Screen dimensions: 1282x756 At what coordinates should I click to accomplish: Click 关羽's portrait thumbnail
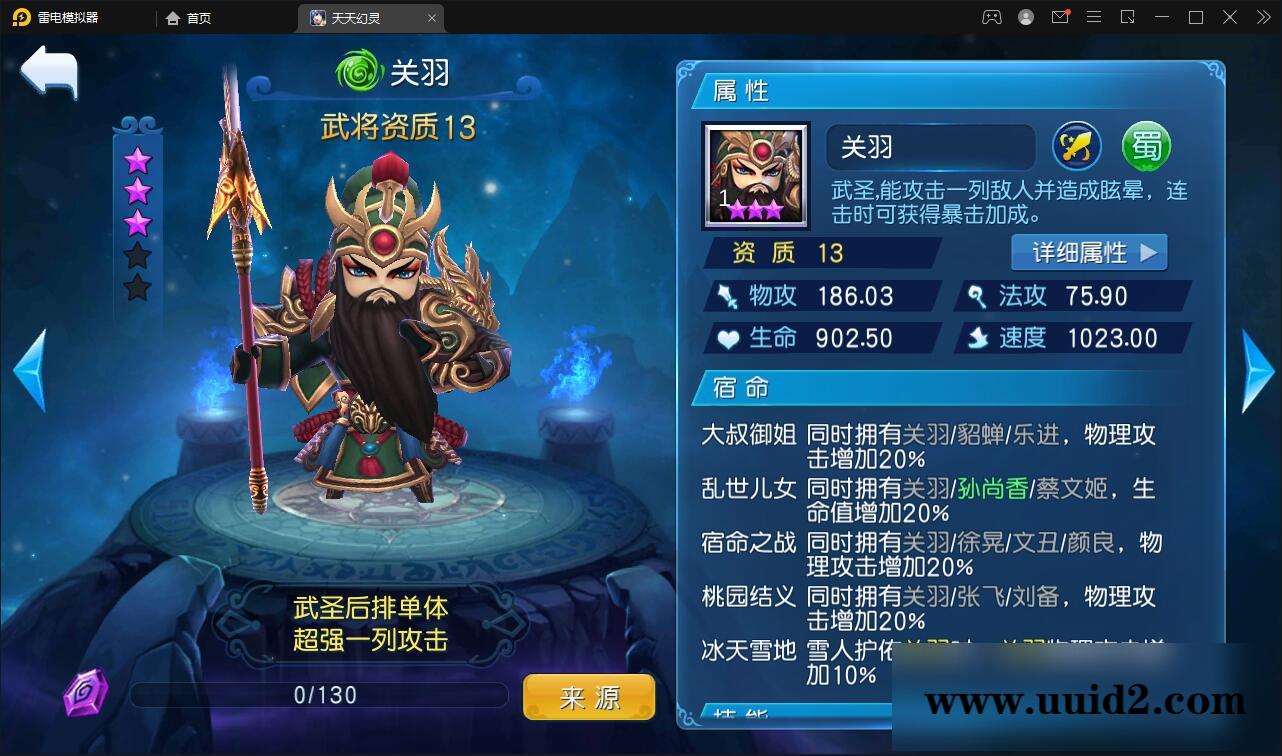756,177
